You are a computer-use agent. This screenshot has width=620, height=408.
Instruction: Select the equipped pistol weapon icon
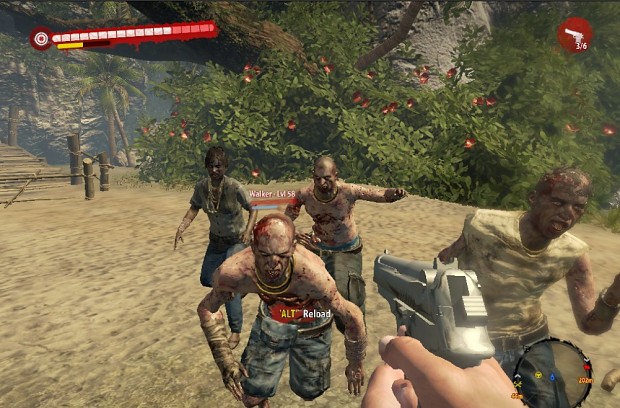(574, 35)
